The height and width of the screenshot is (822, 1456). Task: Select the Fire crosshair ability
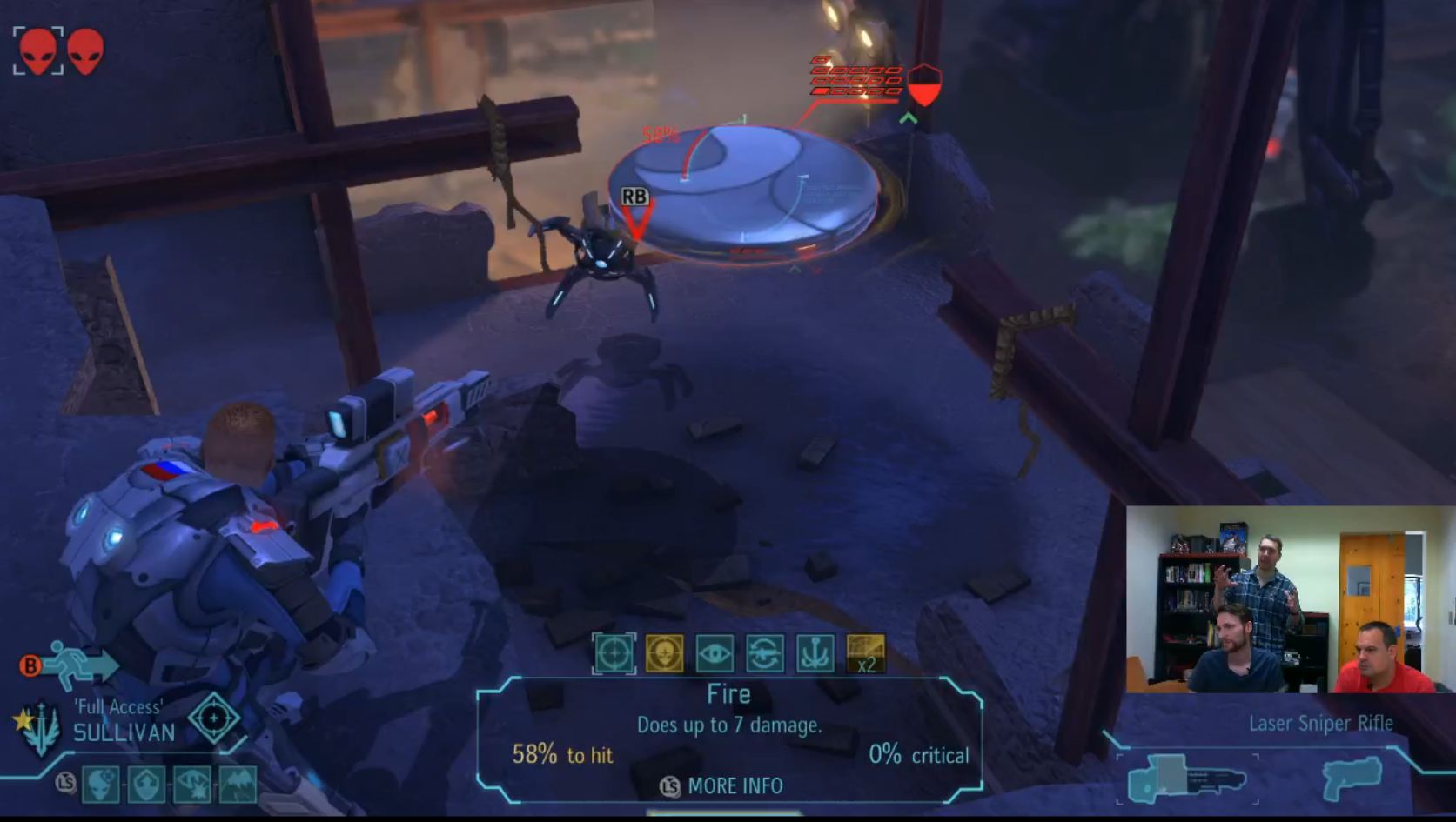point(614,653)
